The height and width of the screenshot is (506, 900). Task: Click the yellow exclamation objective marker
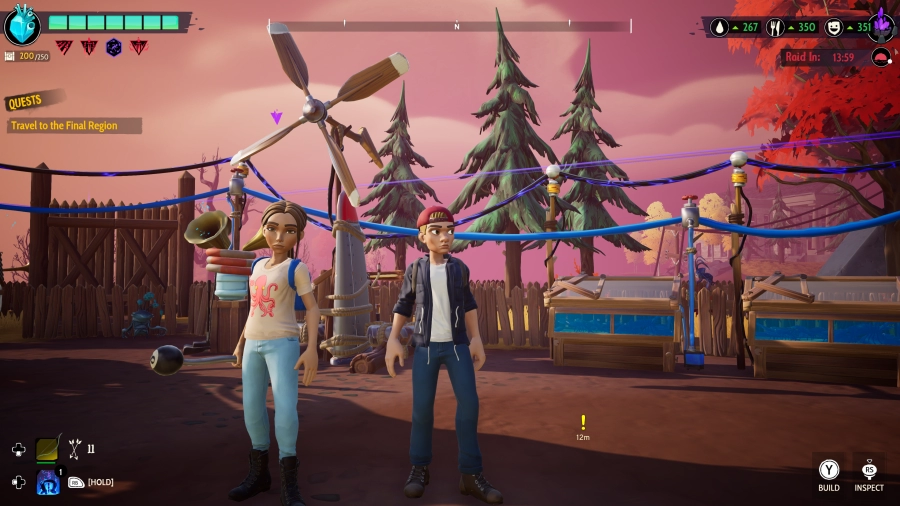point(583,423)
